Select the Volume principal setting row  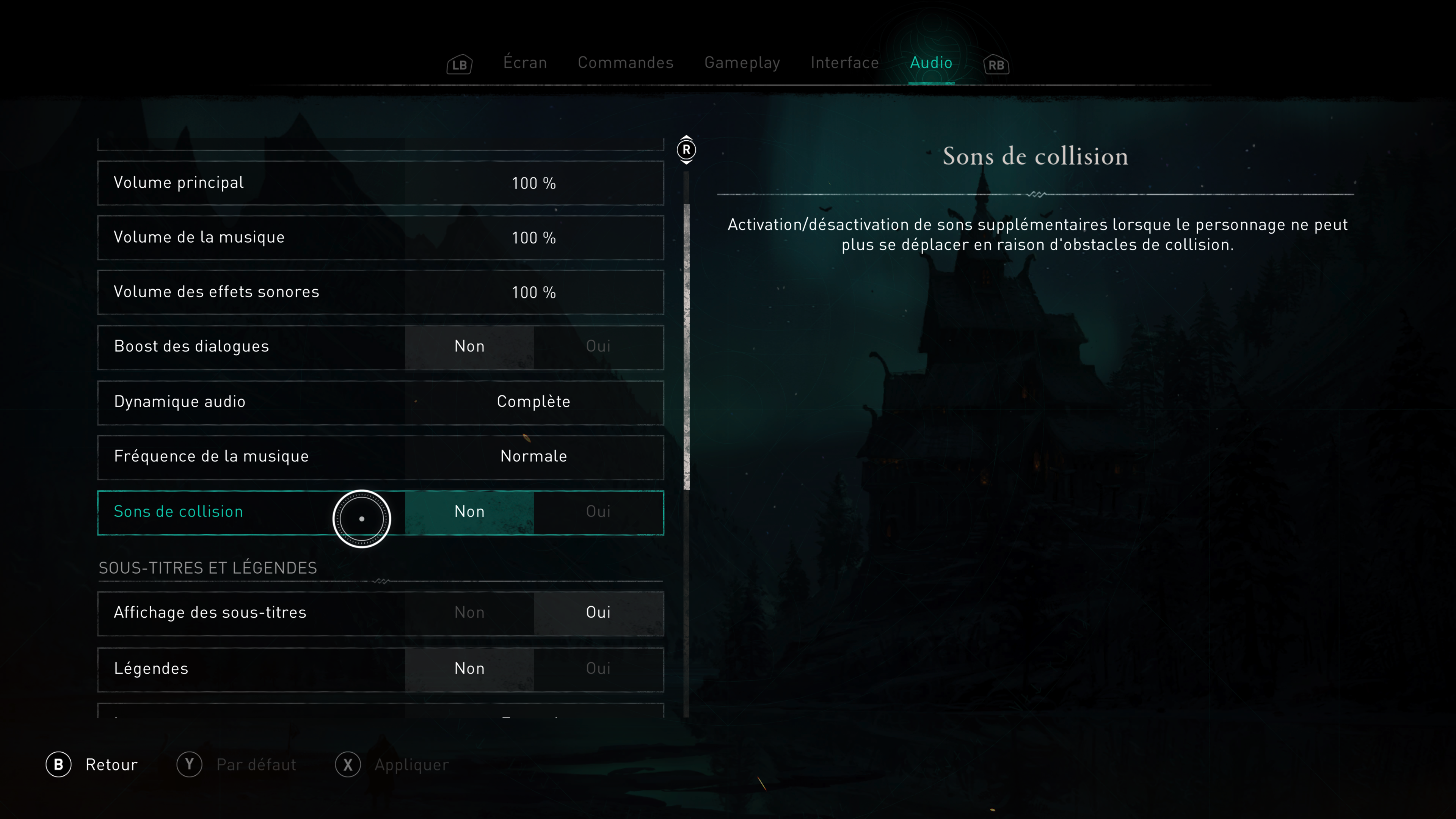coord(380,183)
